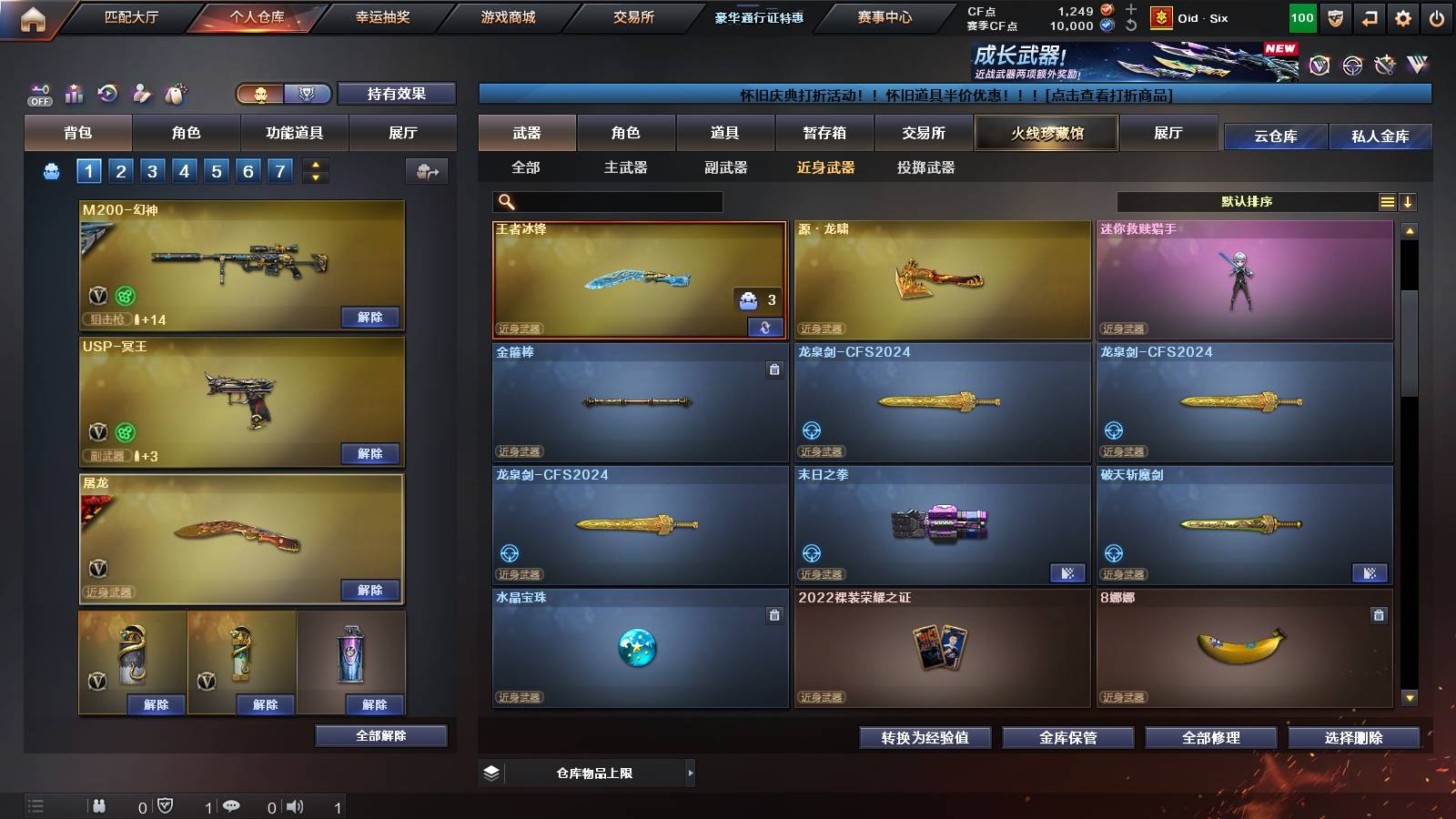
Task: Select the 火线珍藏馆 collection tab
Action: tap(1046, 133)
